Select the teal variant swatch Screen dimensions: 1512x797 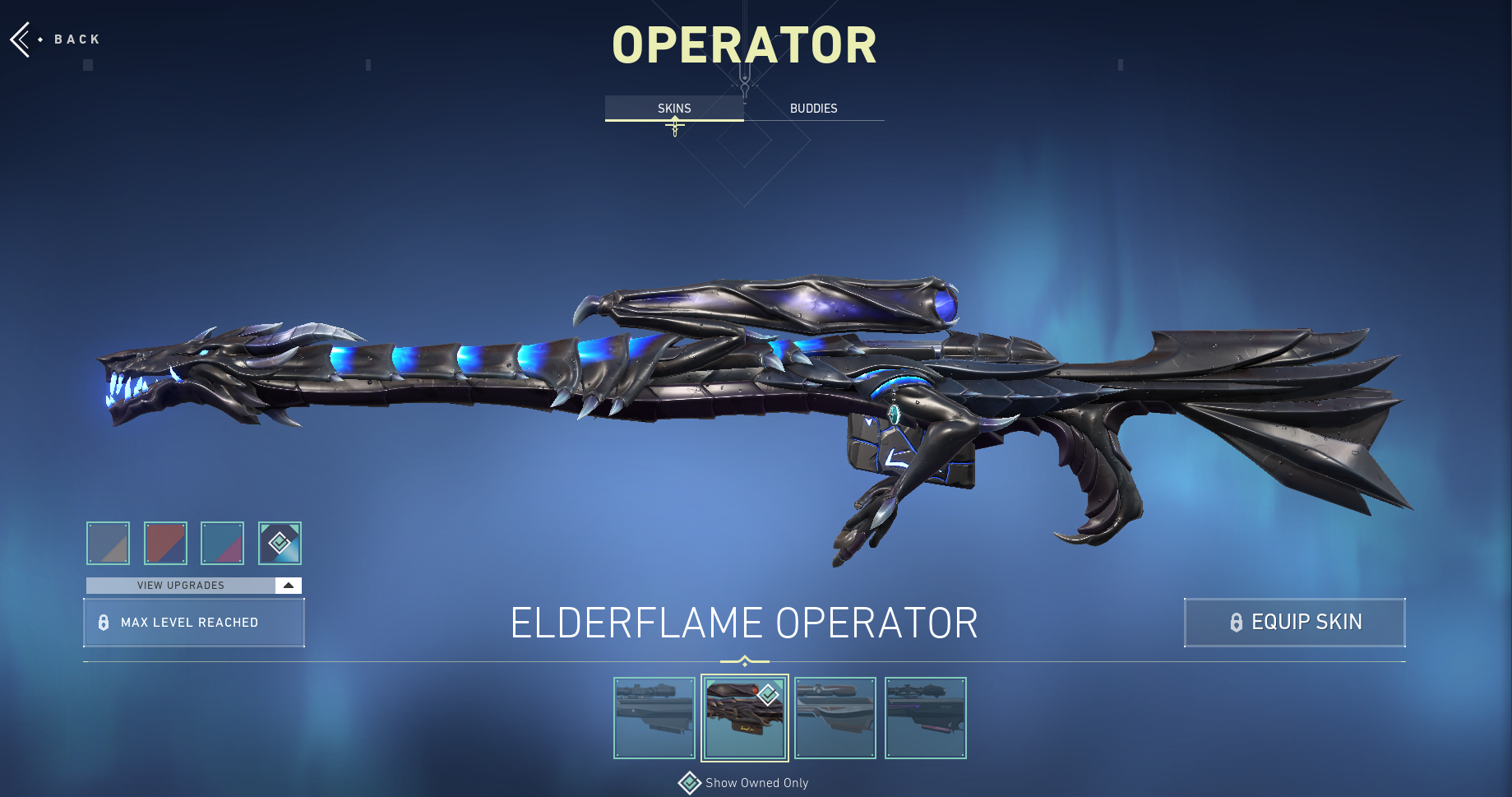click(x=222, y=543)
